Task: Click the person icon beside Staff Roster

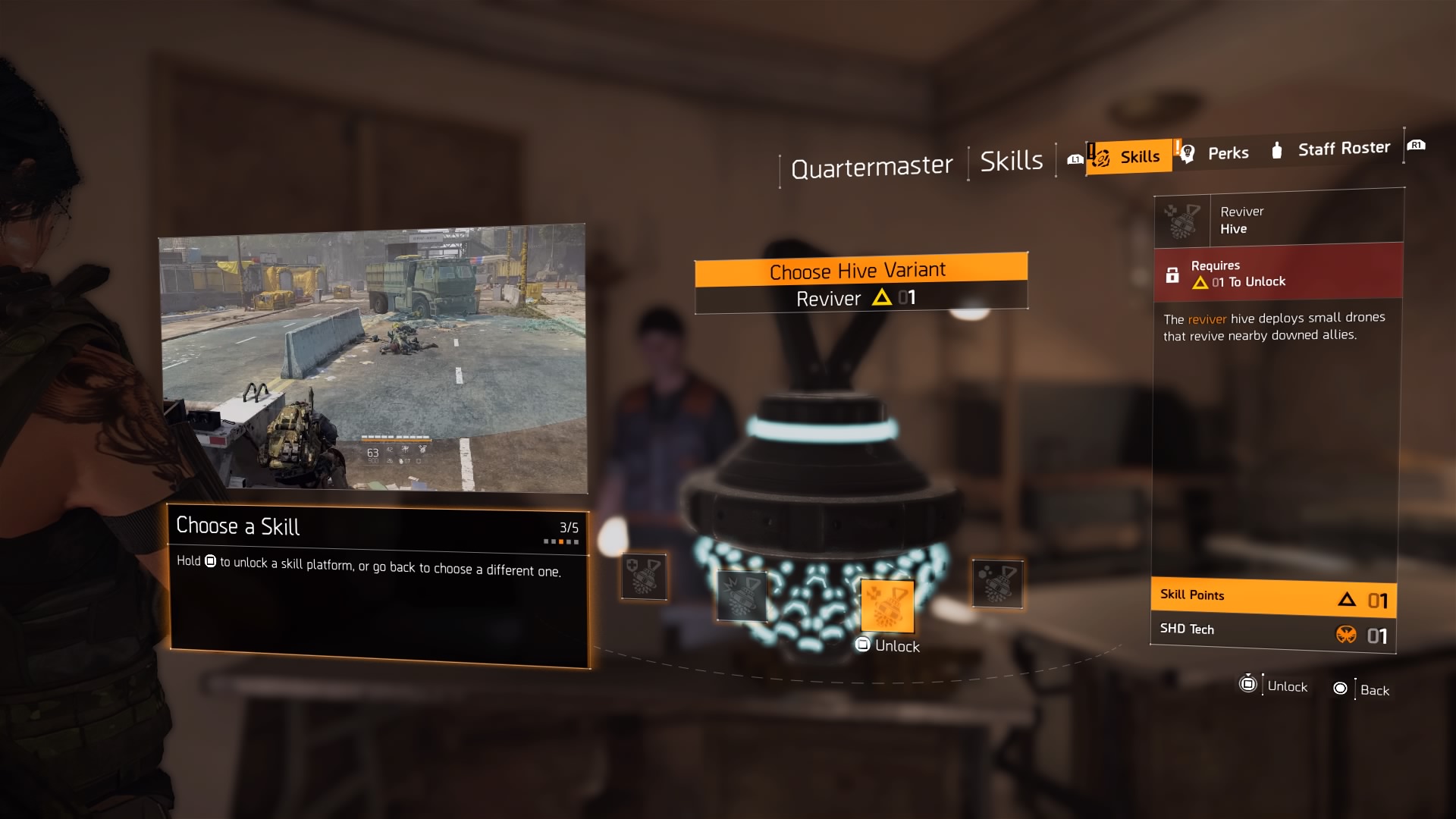Action: [1276, 150]
